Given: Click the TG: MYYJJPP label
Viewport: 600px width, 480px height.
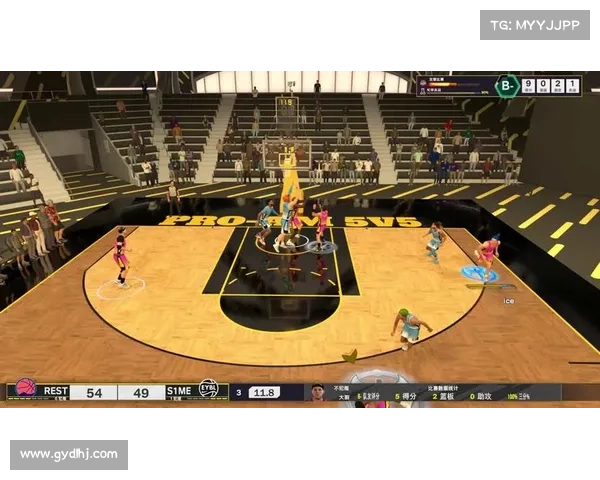Looking at the screenshot, I should click(x=536, y=25).
